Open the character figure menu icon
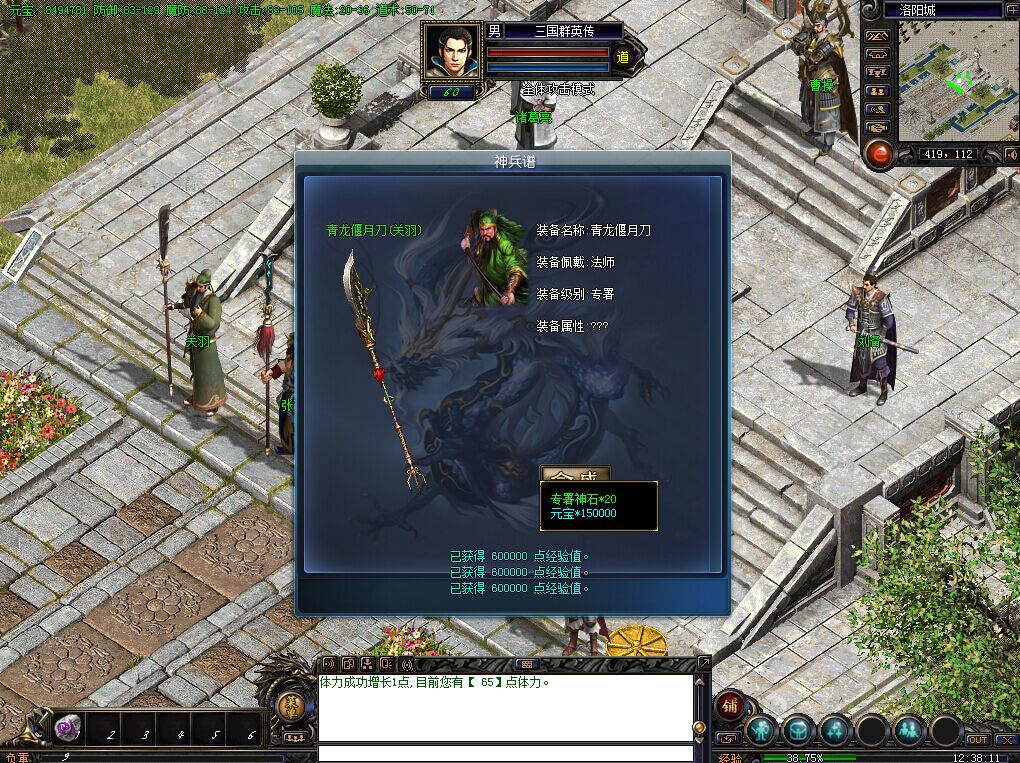1020x763 pixels. pos(762,731)
